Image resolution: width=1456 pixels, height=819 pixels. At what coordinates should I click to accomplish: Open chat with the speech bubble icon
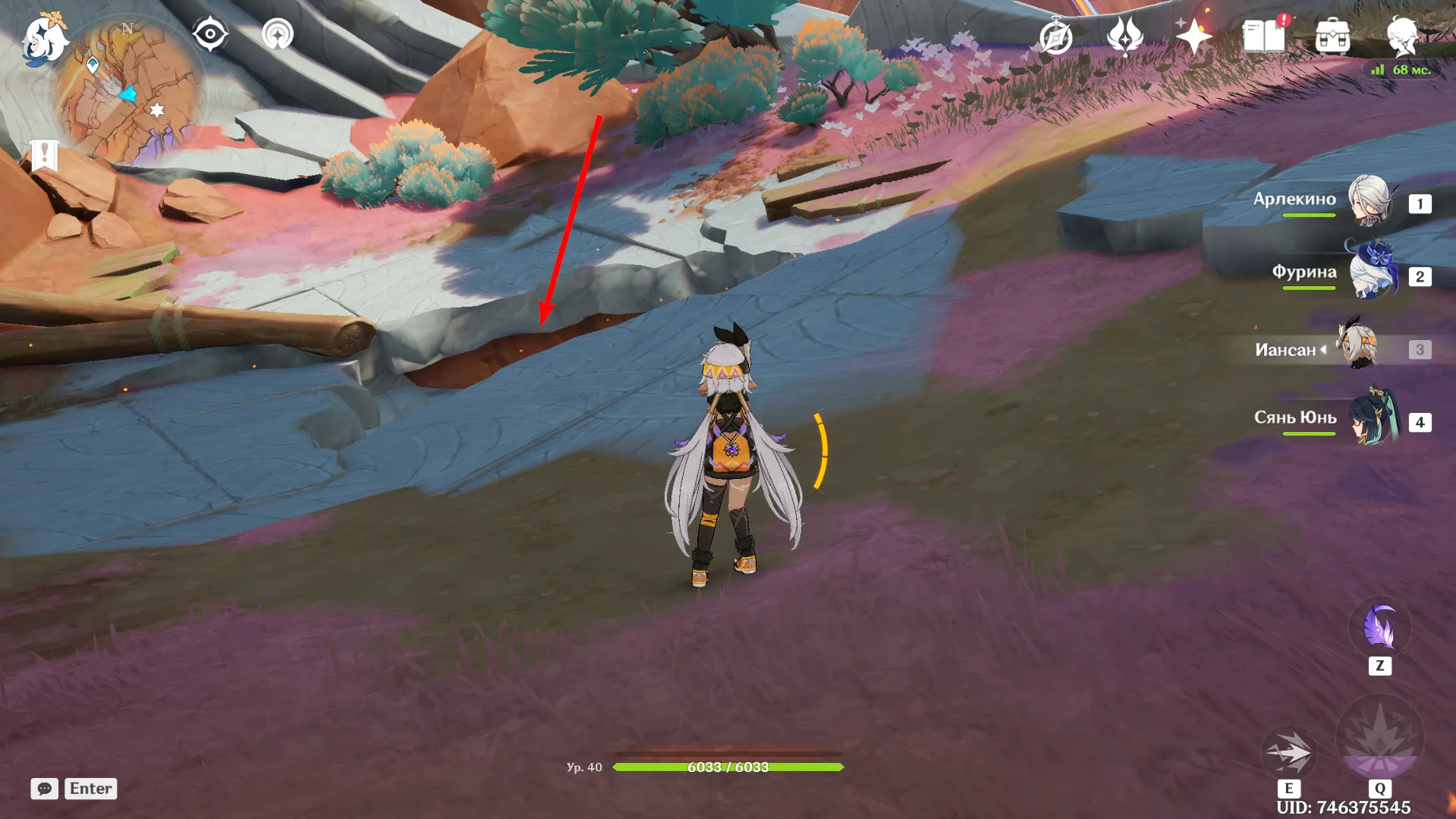45,789
